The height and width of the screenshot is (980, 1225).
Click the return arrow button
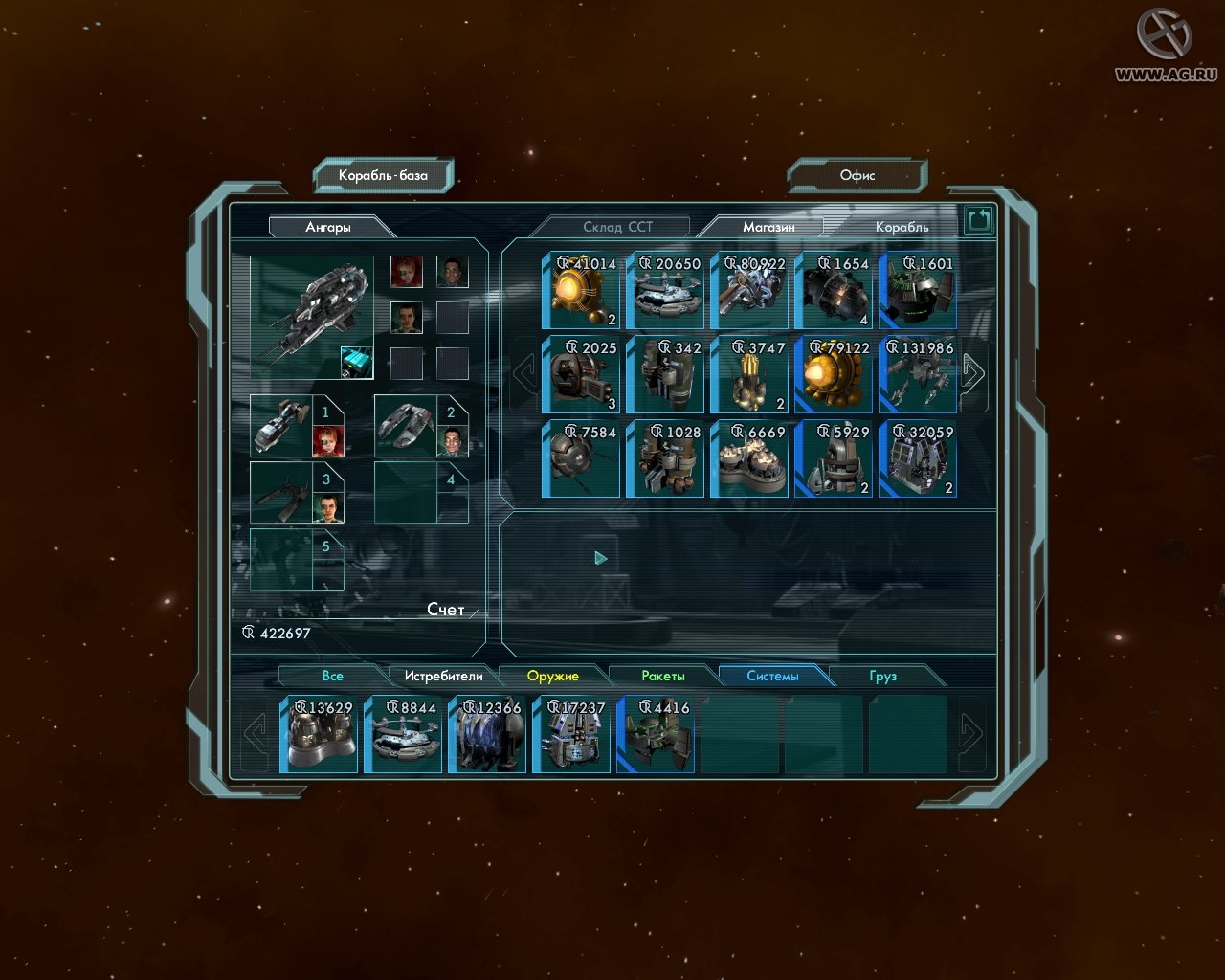pos(978,222)
